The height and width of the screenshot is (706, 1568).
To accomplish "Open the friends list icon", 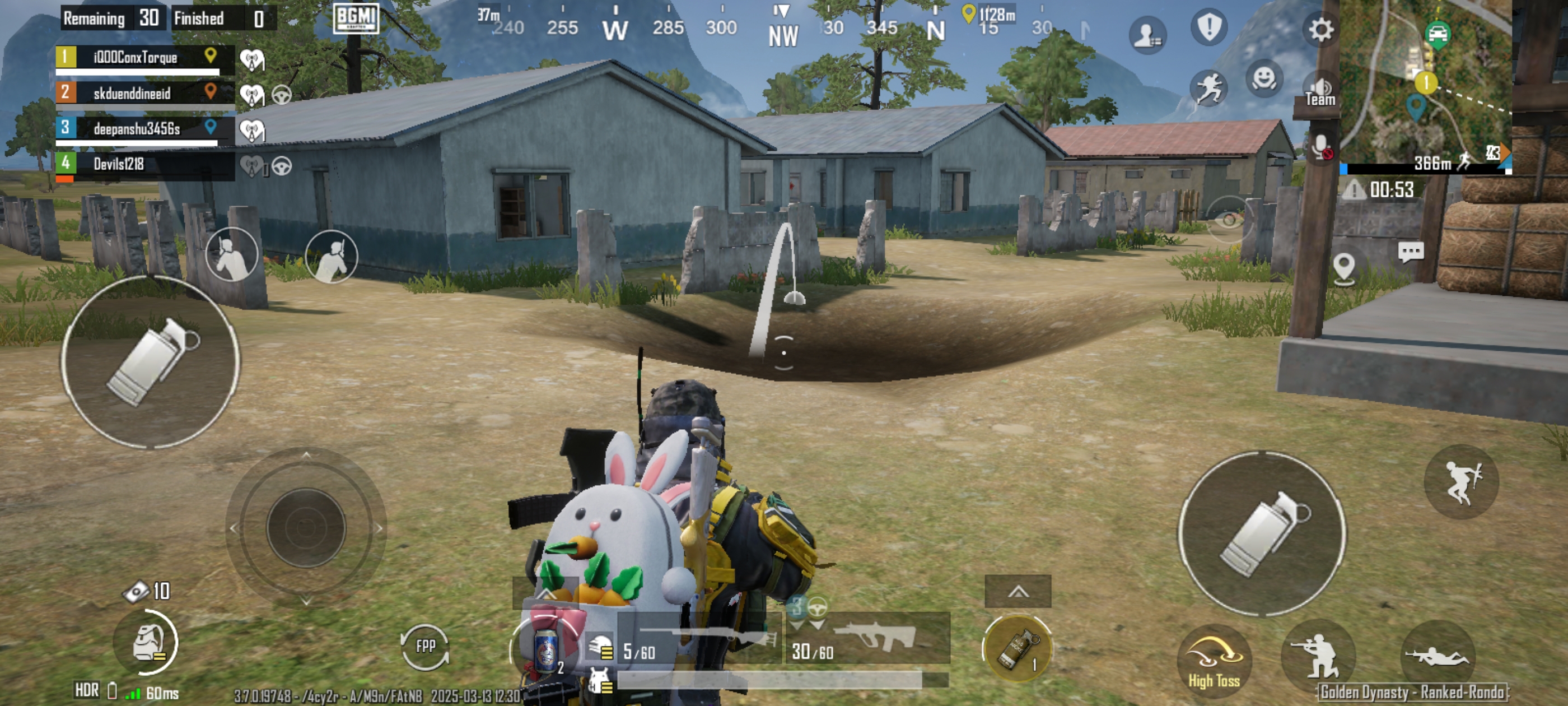I will pos(1147,35).
